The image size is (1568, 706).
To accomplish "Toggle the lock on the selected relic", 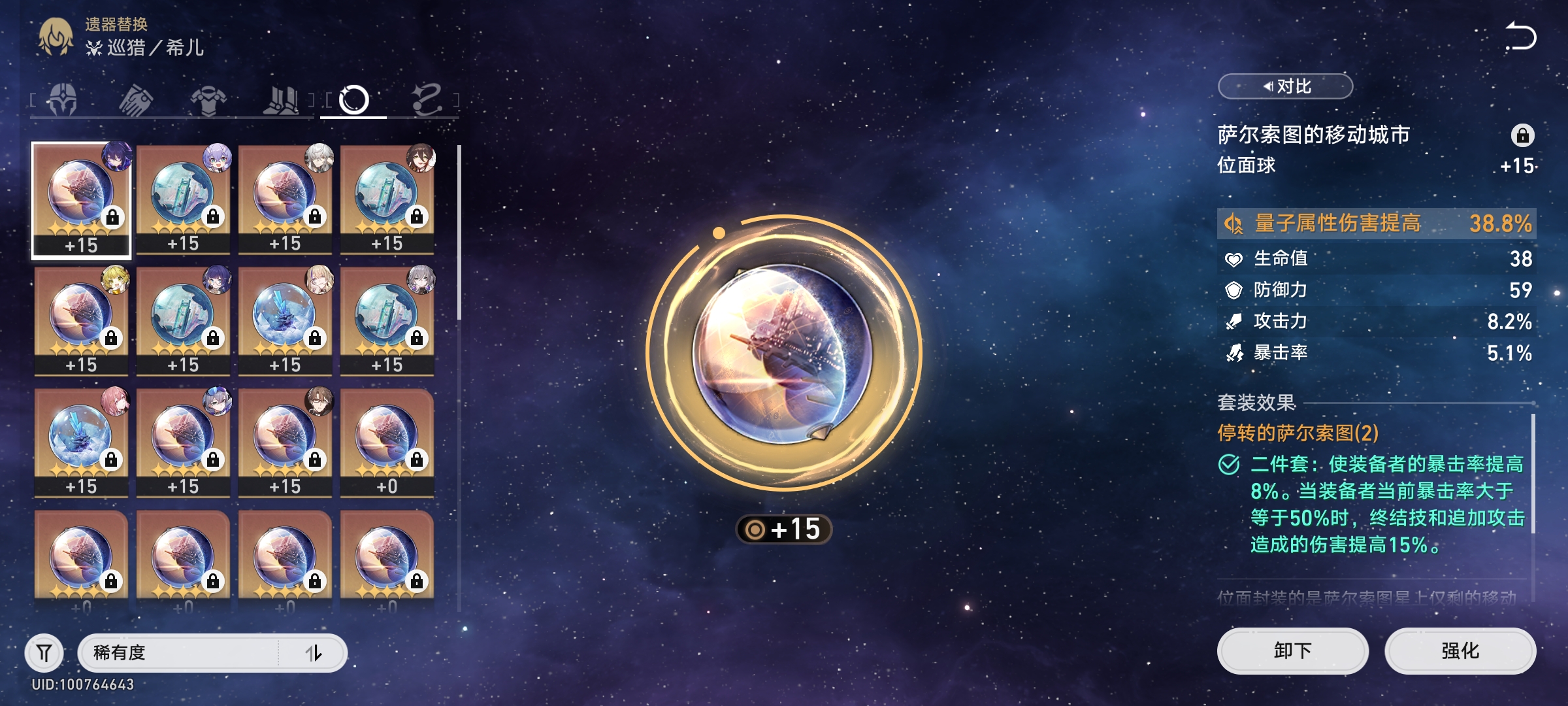I will pyautogui.click(x=1522, y=135).
